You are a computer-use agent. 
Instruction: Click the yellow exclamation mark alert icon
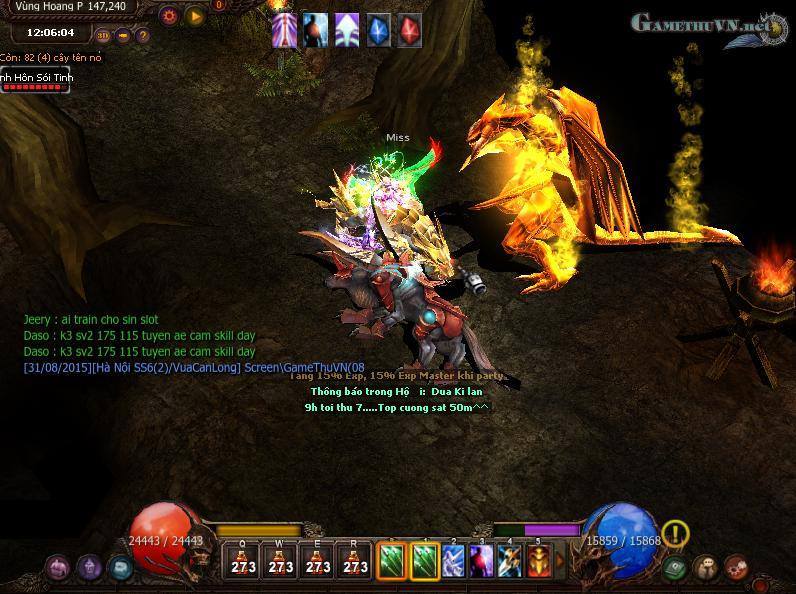pyautogui.click(x=676, y=533)
